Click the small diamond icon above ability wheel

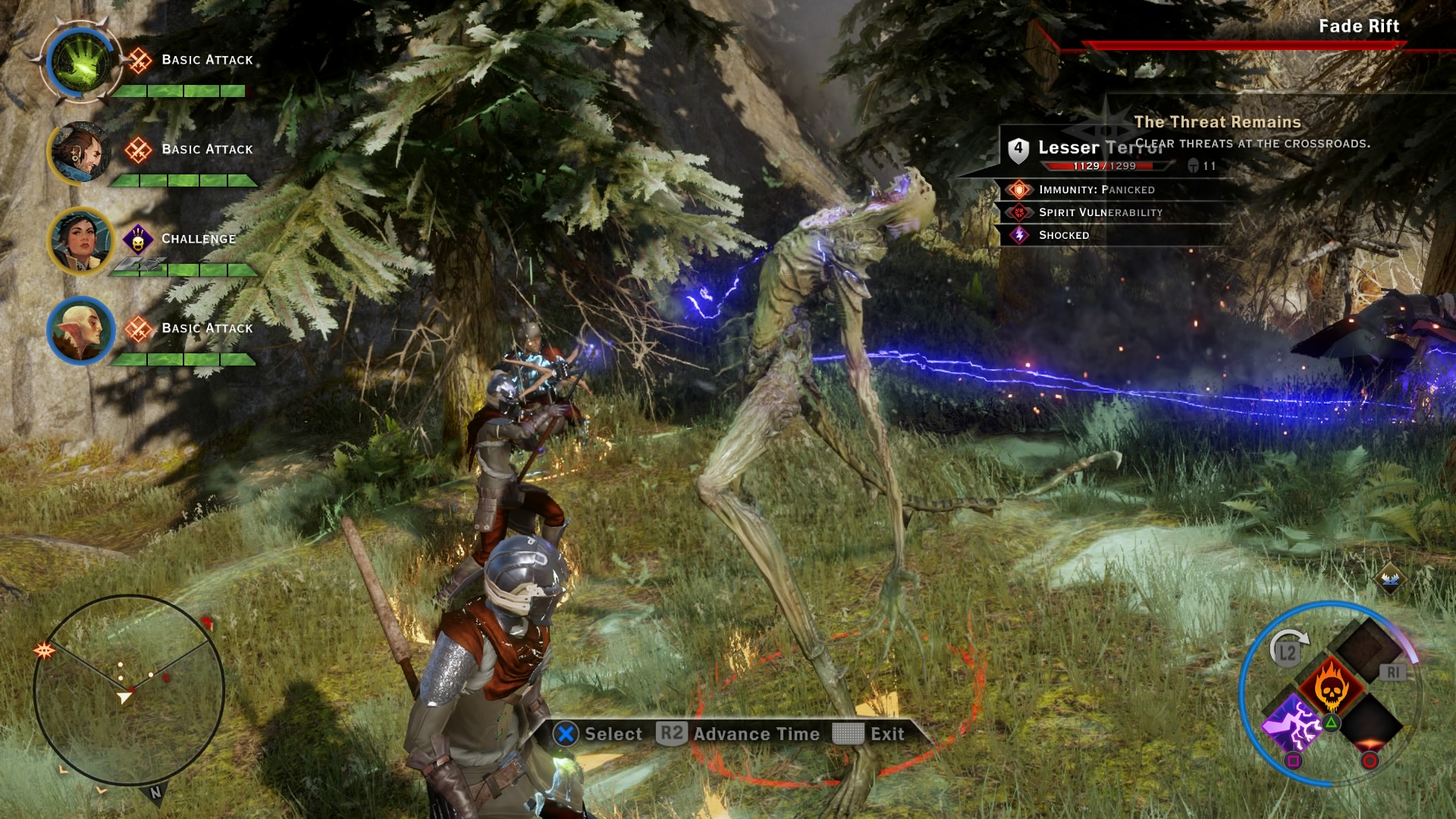pyautogui.click(x=1390, y=579)
